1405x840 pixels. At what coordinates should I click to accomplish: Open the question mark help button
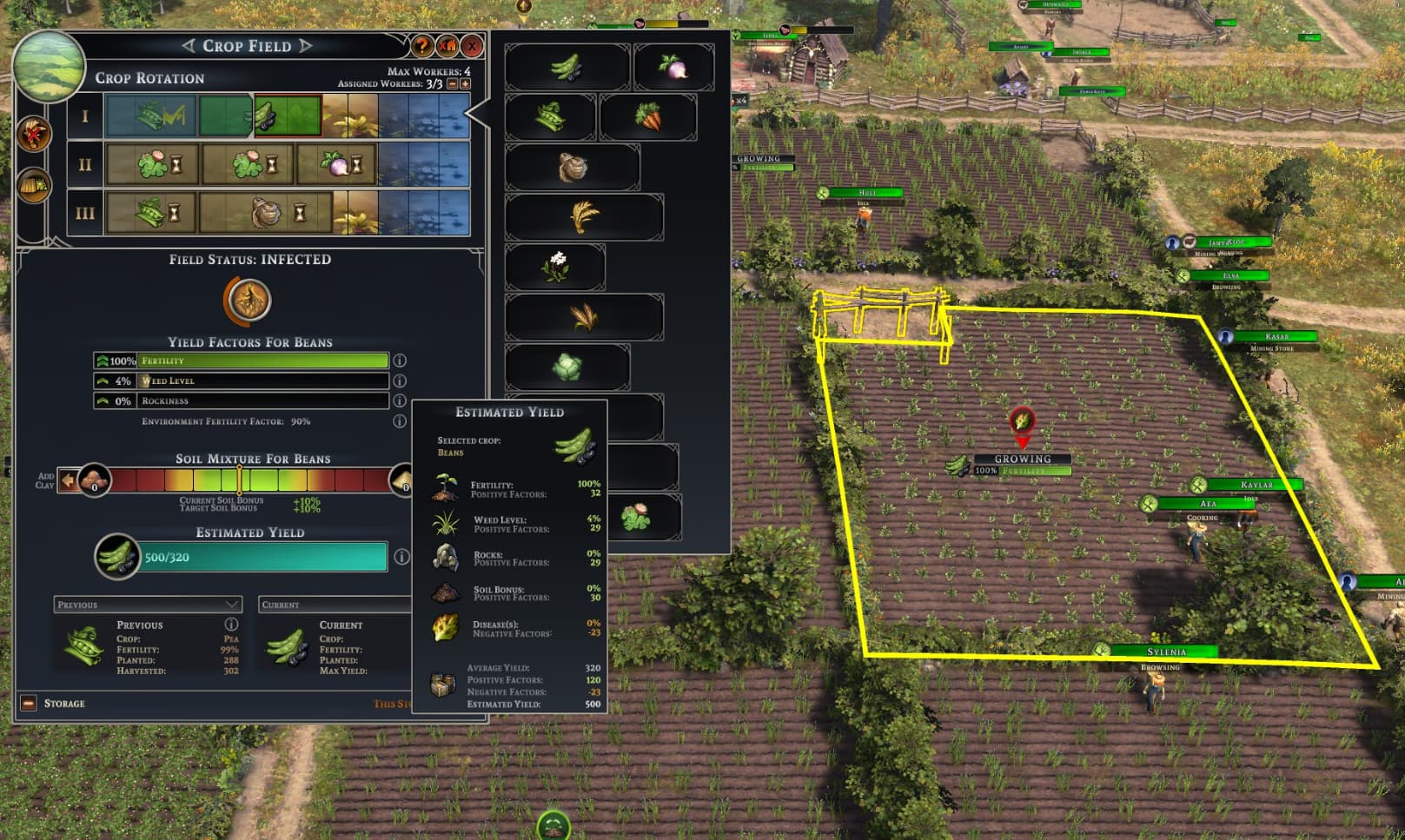(422, 46)
